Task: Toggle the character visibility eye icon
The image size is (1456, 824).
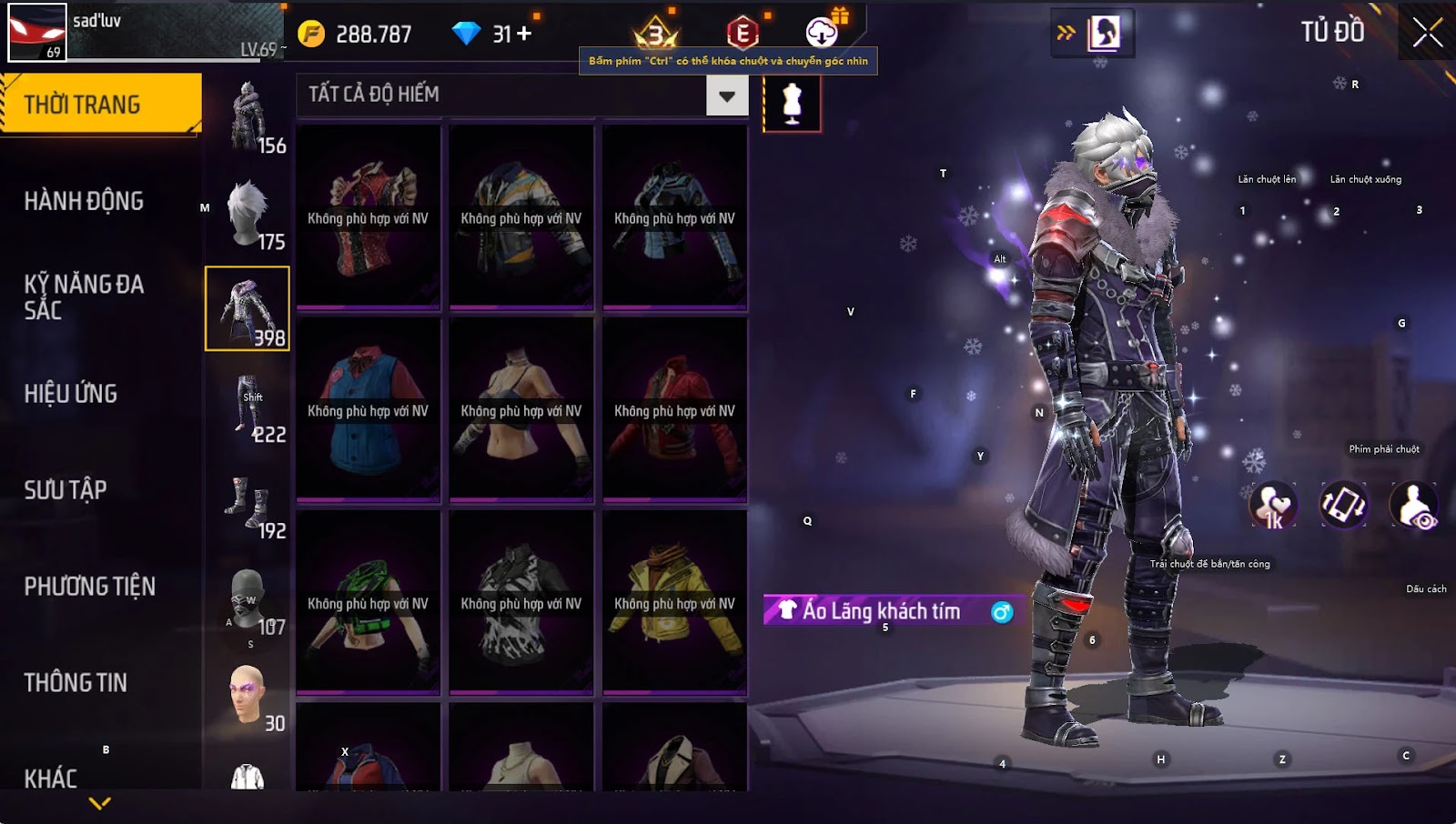Action: [1414, 506]
